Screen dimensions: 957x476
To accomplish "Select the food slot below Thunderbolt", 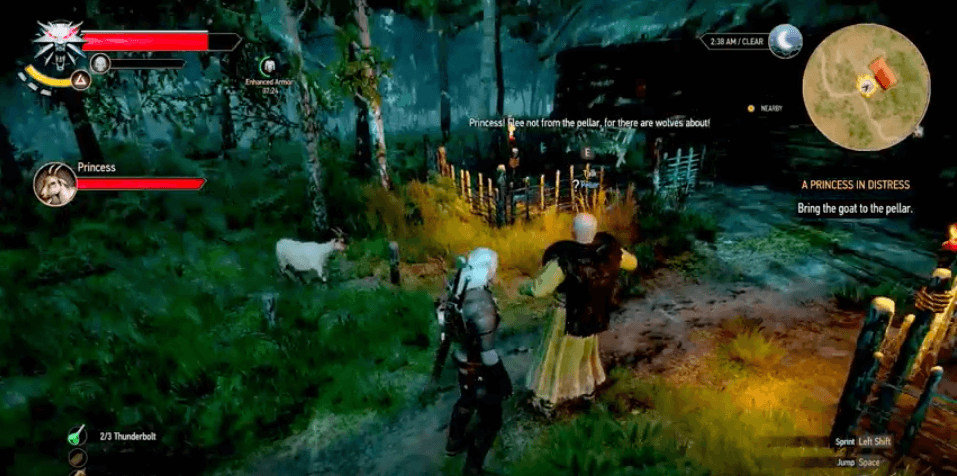I will [78, 460].
